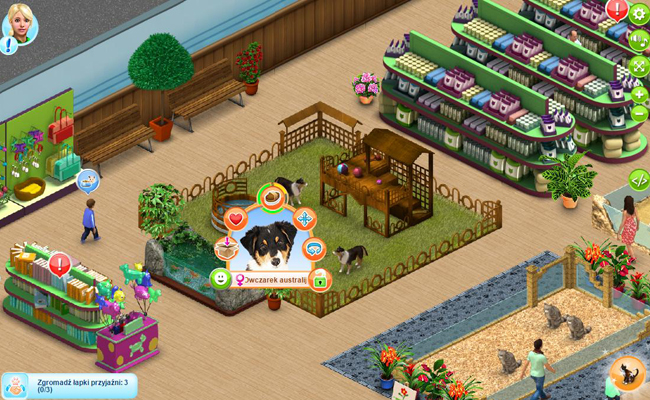Click the blue speech bubble above the customer
Image resolution: width=650 pixels, height=400 pixels.
tap(88, 181)
